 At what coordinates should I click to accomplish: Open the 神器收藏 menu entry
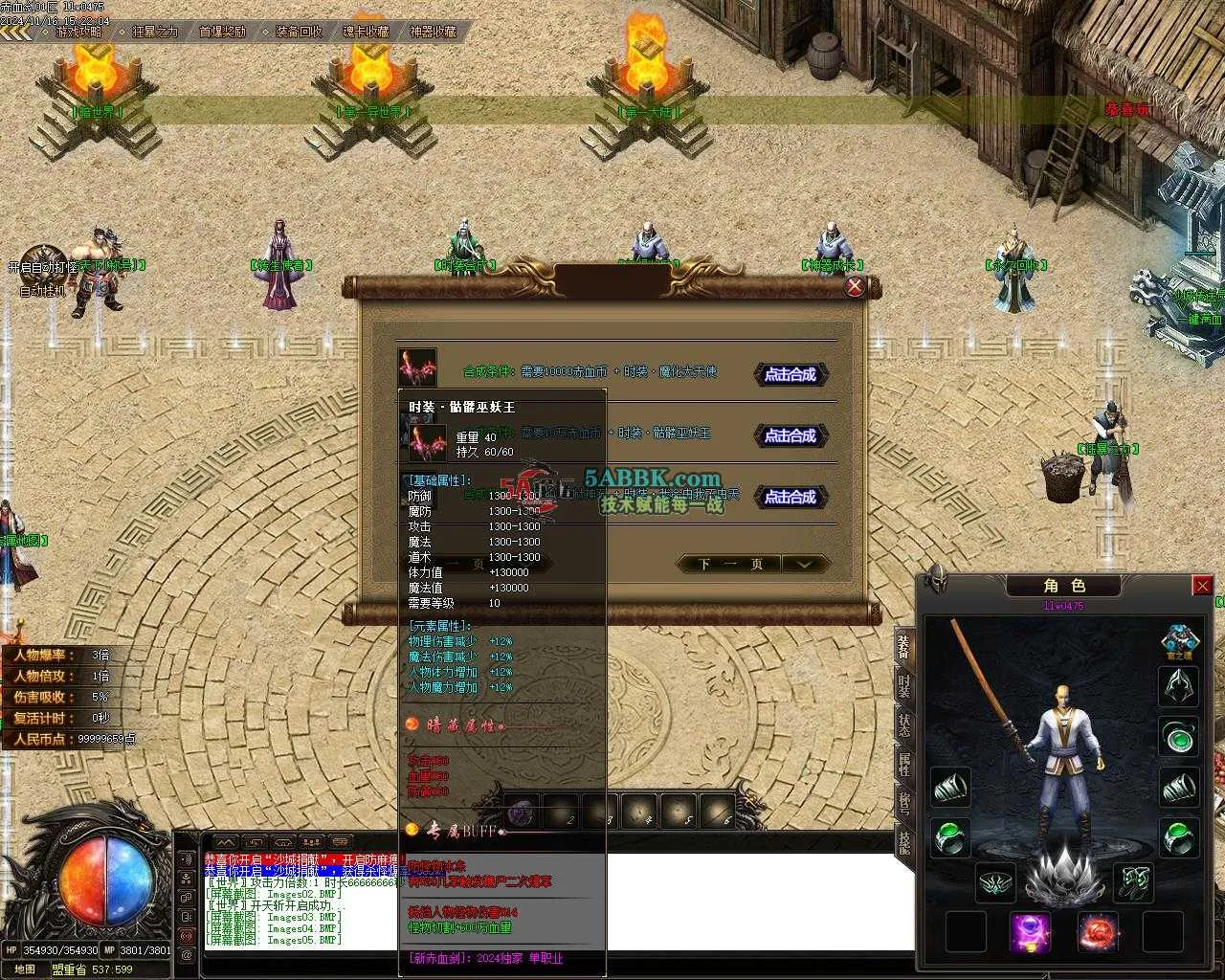(433, 32)
